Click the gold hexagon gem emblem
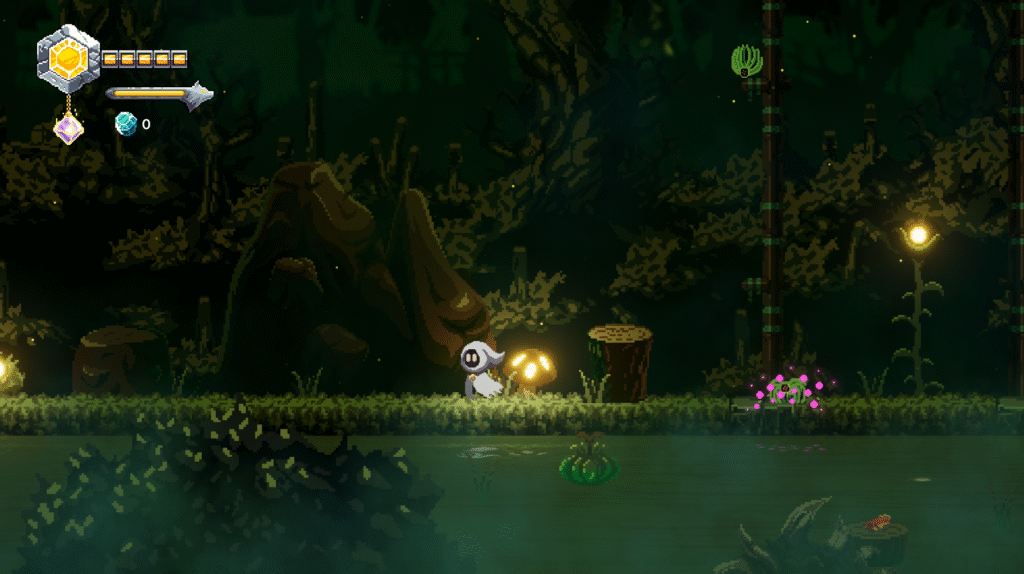 tap(68, 59)
